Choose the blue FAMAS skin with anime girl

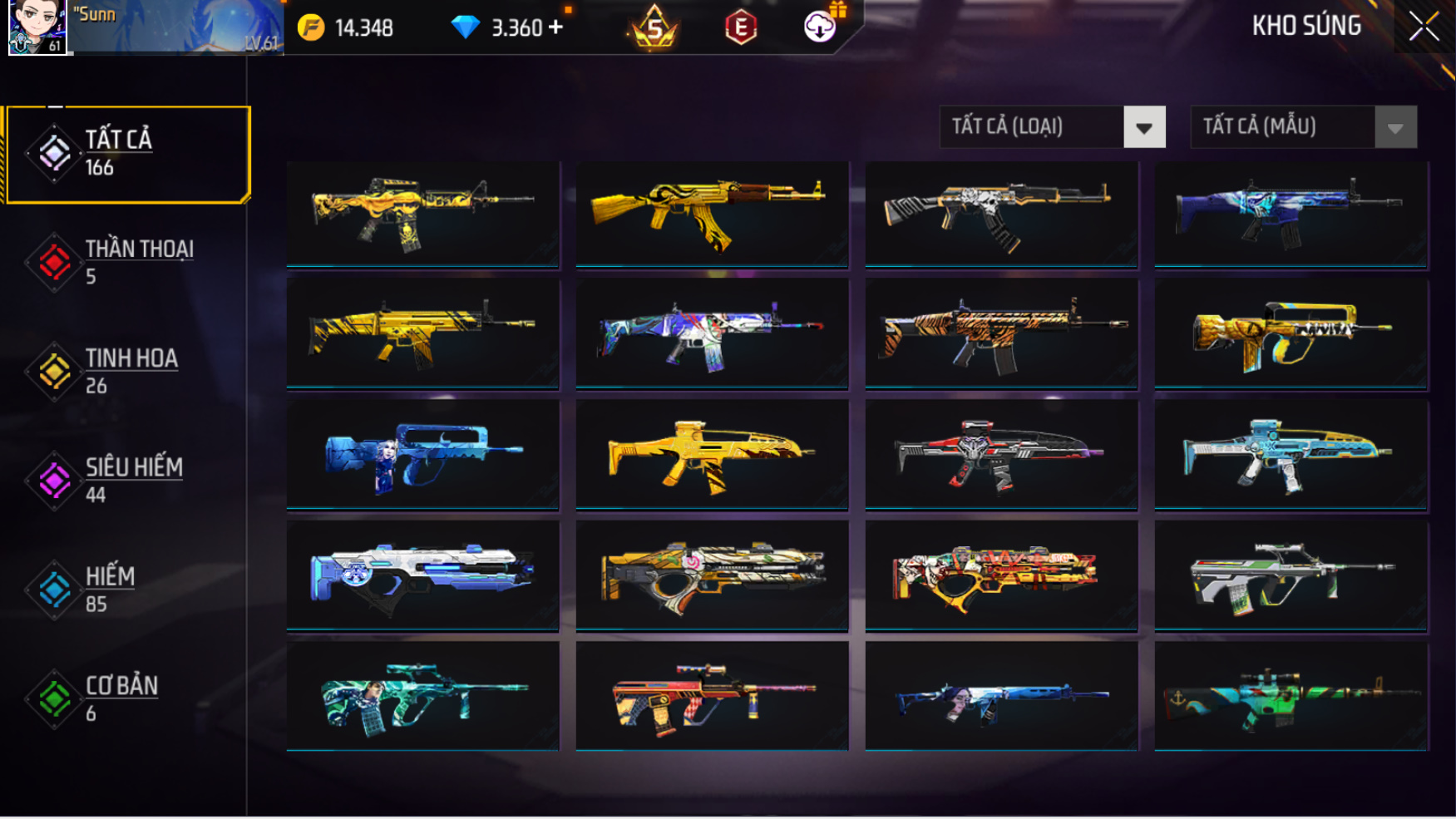pos(422,455)
